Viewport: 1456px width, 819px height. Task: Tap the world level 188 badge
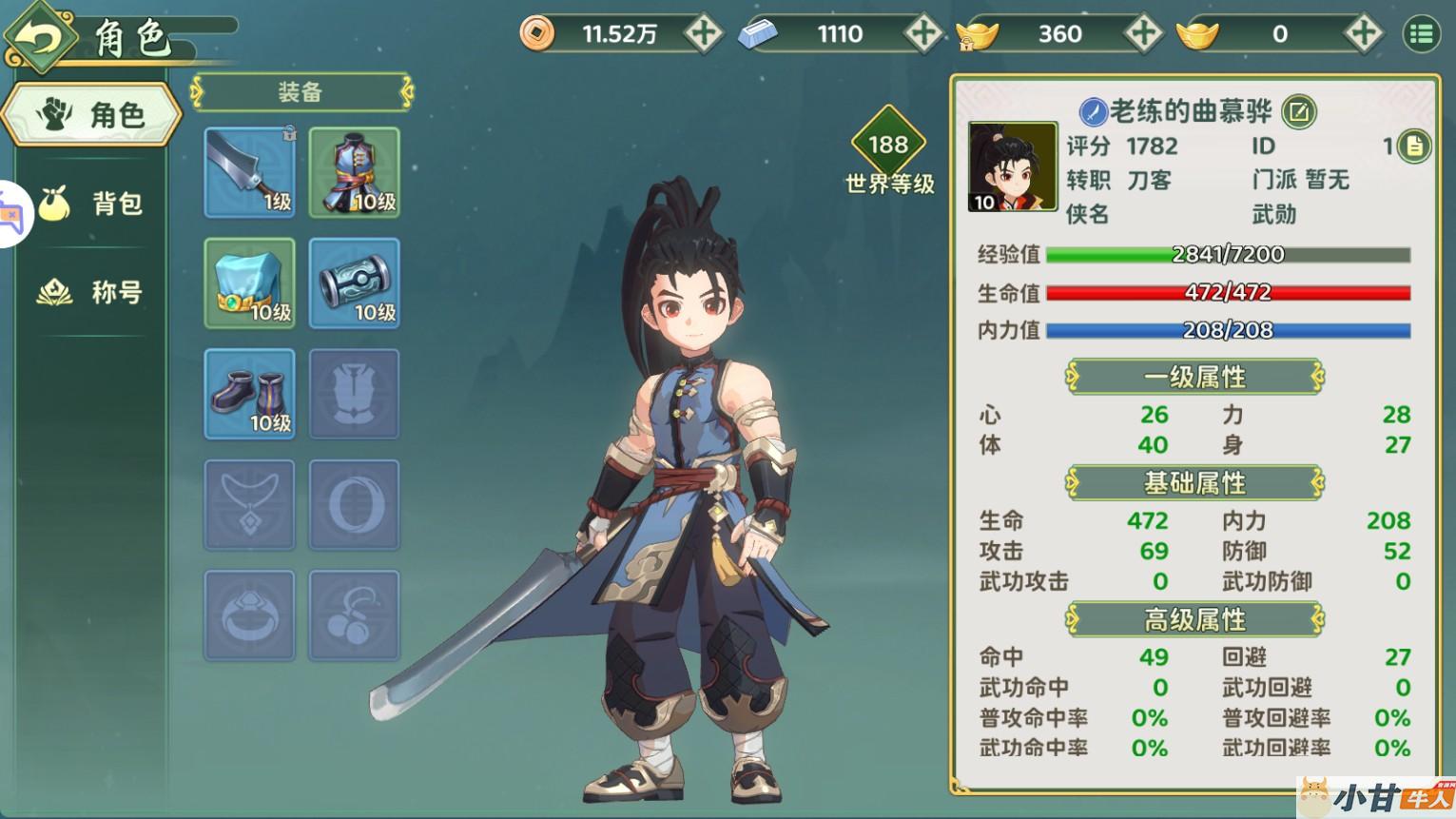pyautogui.click(x=888, y=145)
